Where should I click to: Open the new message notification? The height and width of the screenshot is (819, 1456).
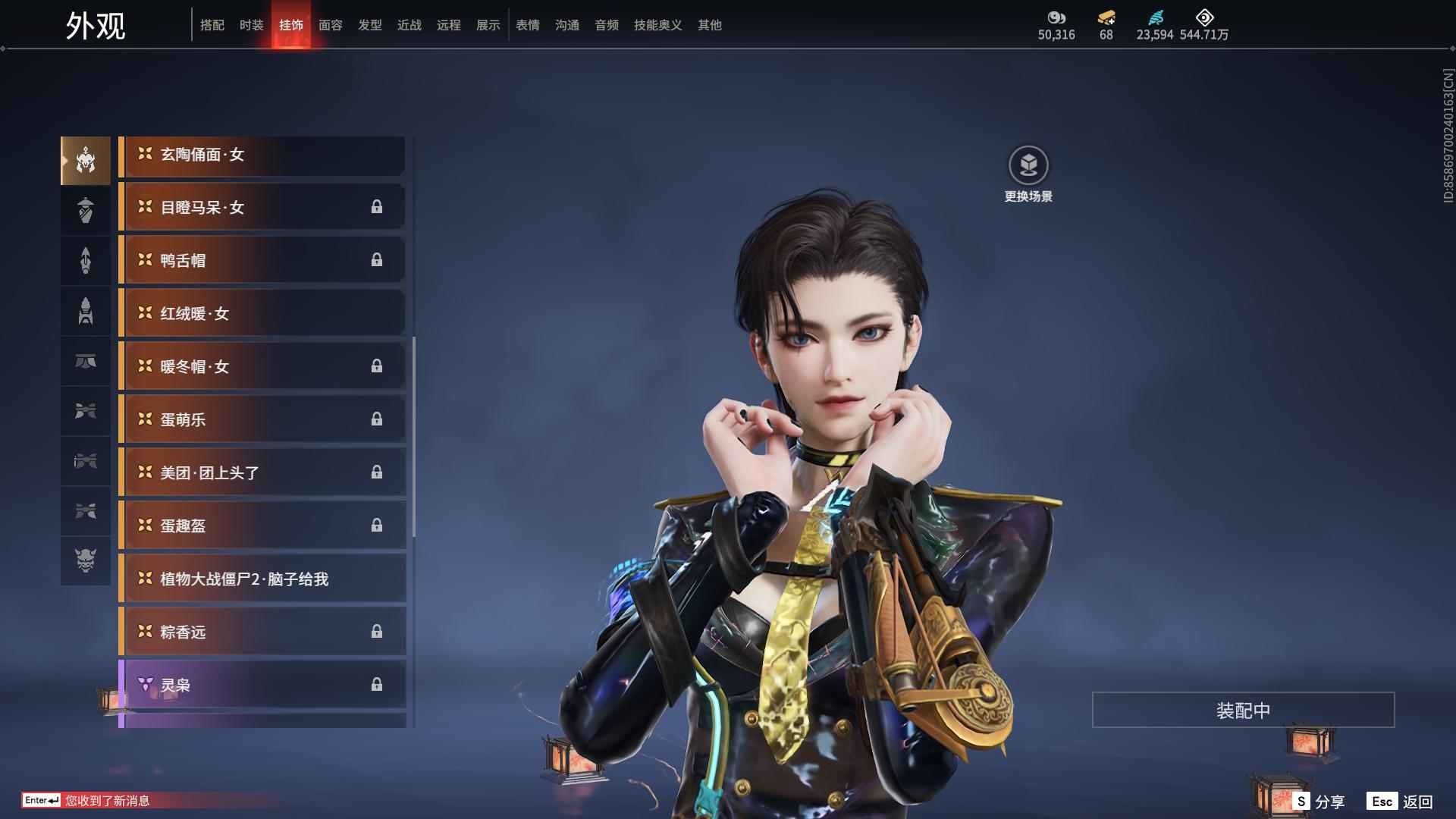click(106, 800)
